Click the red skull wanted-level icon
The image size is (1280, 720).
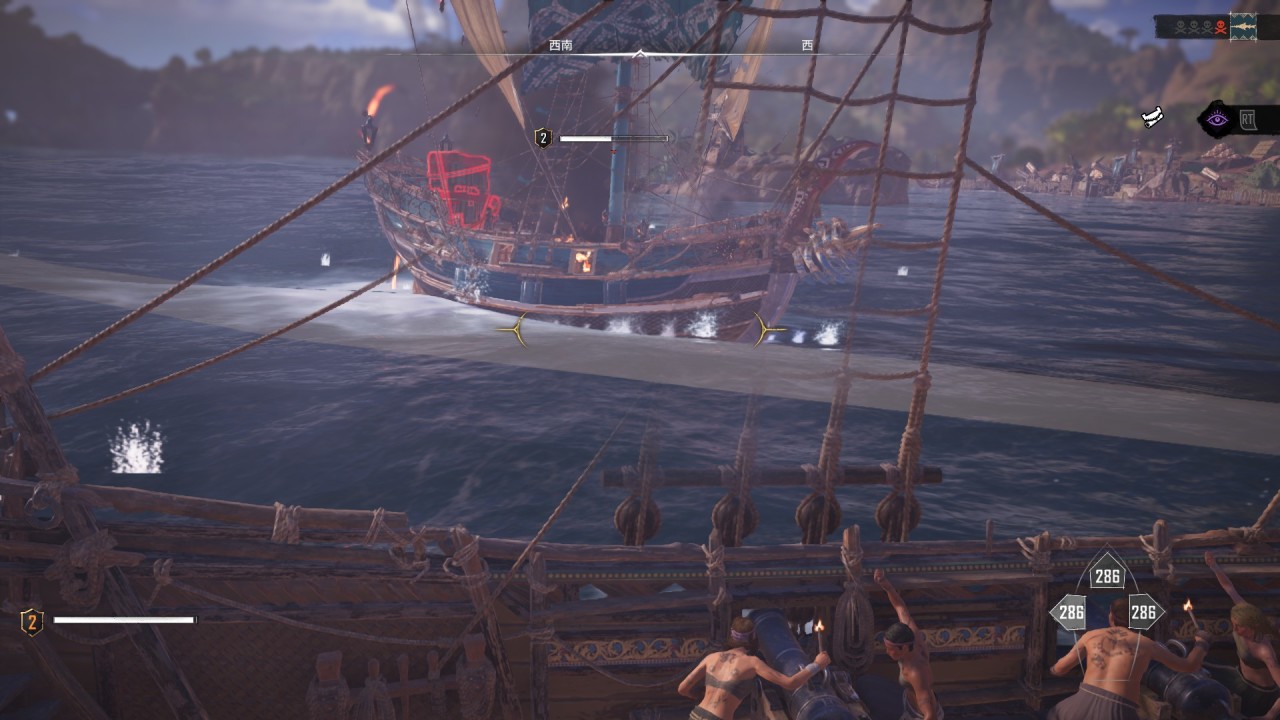coord(1219,27)
